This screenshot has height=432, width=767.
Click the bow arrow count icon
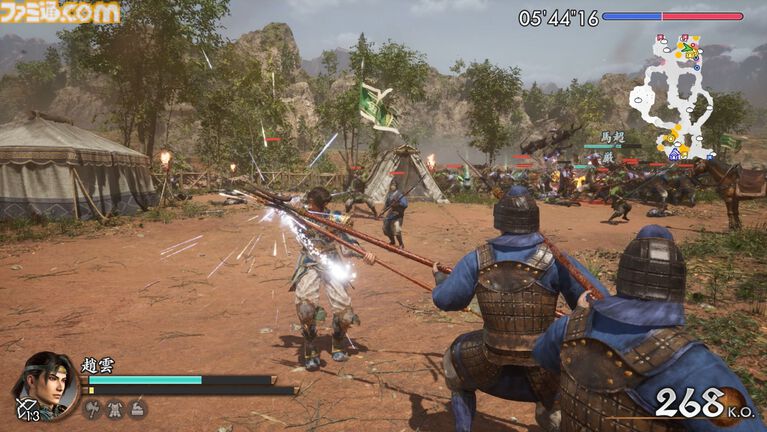(x=25, y=409)
